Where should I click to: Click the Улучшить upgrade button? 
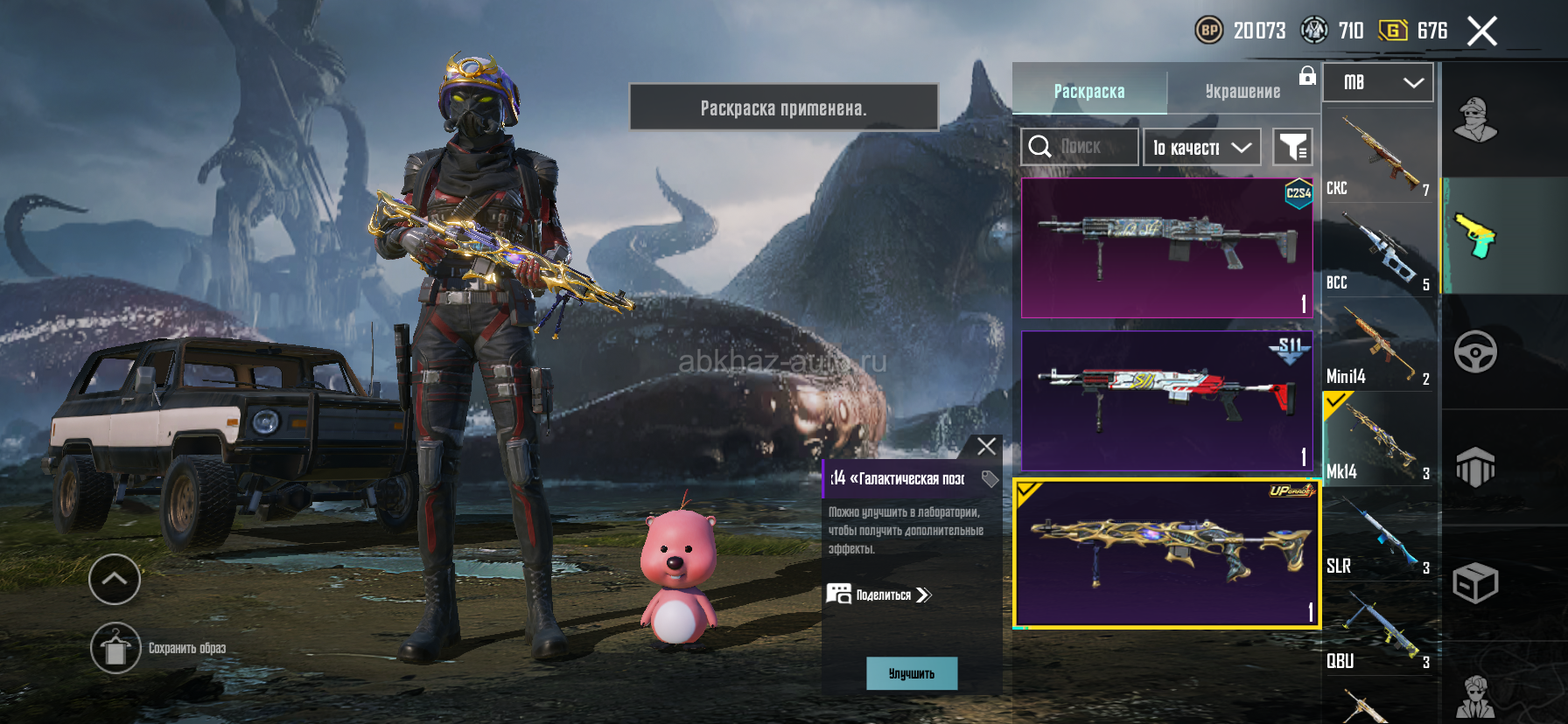tap(912, 673)
